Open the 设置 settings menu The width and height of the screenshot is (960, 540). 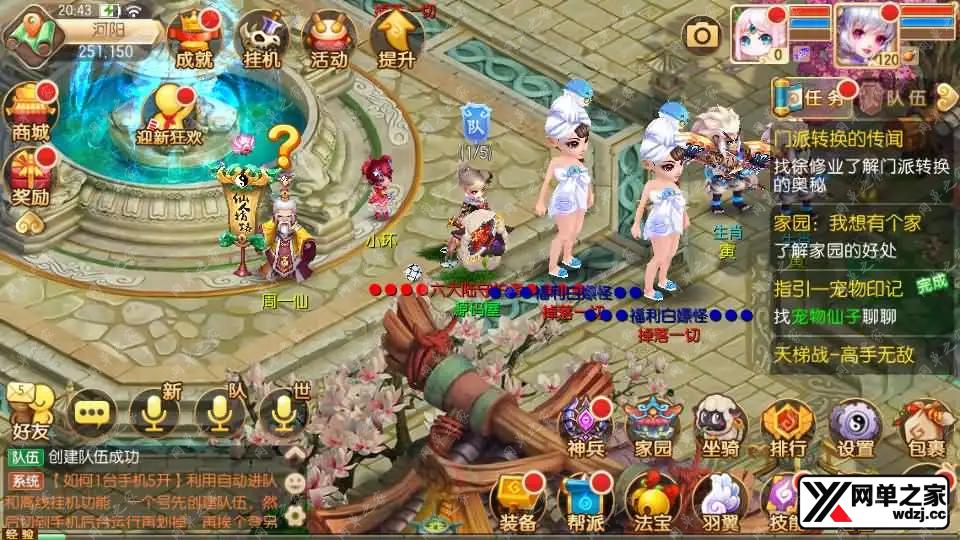tap(856, 425)
